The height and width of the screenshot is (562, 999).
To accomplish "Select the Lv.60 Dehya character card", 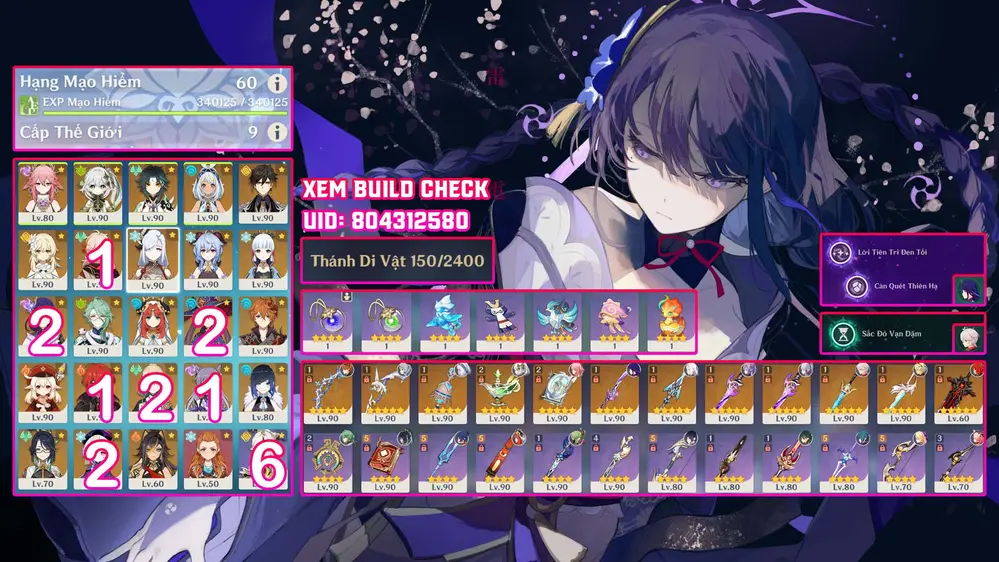I will (x=153, y=455).
